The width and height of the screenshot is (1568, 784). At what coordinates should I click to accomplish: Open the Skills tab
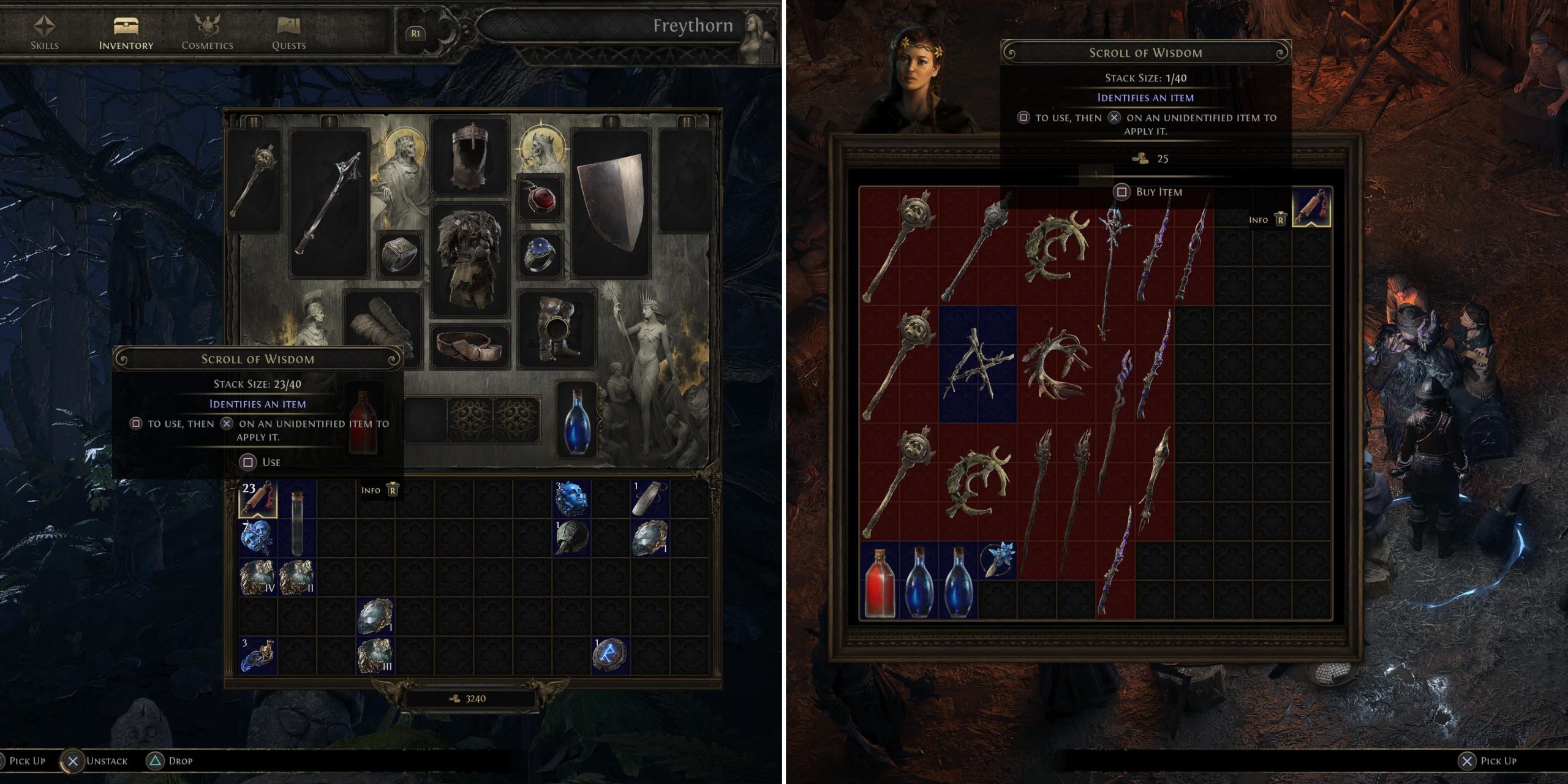[x=44, y=32]
